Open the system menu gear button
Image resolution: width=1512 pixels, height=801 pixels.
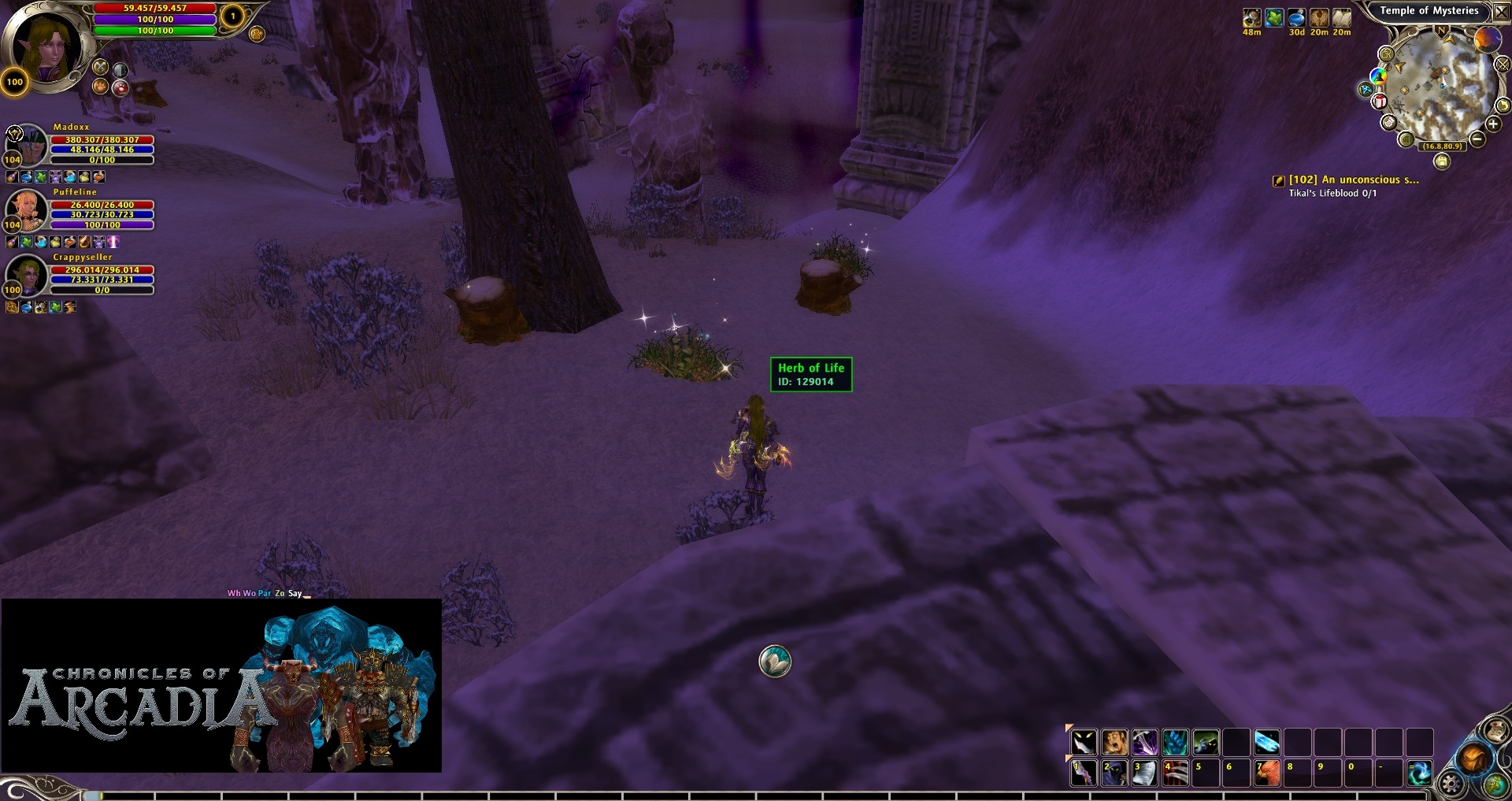point(1451,784)
